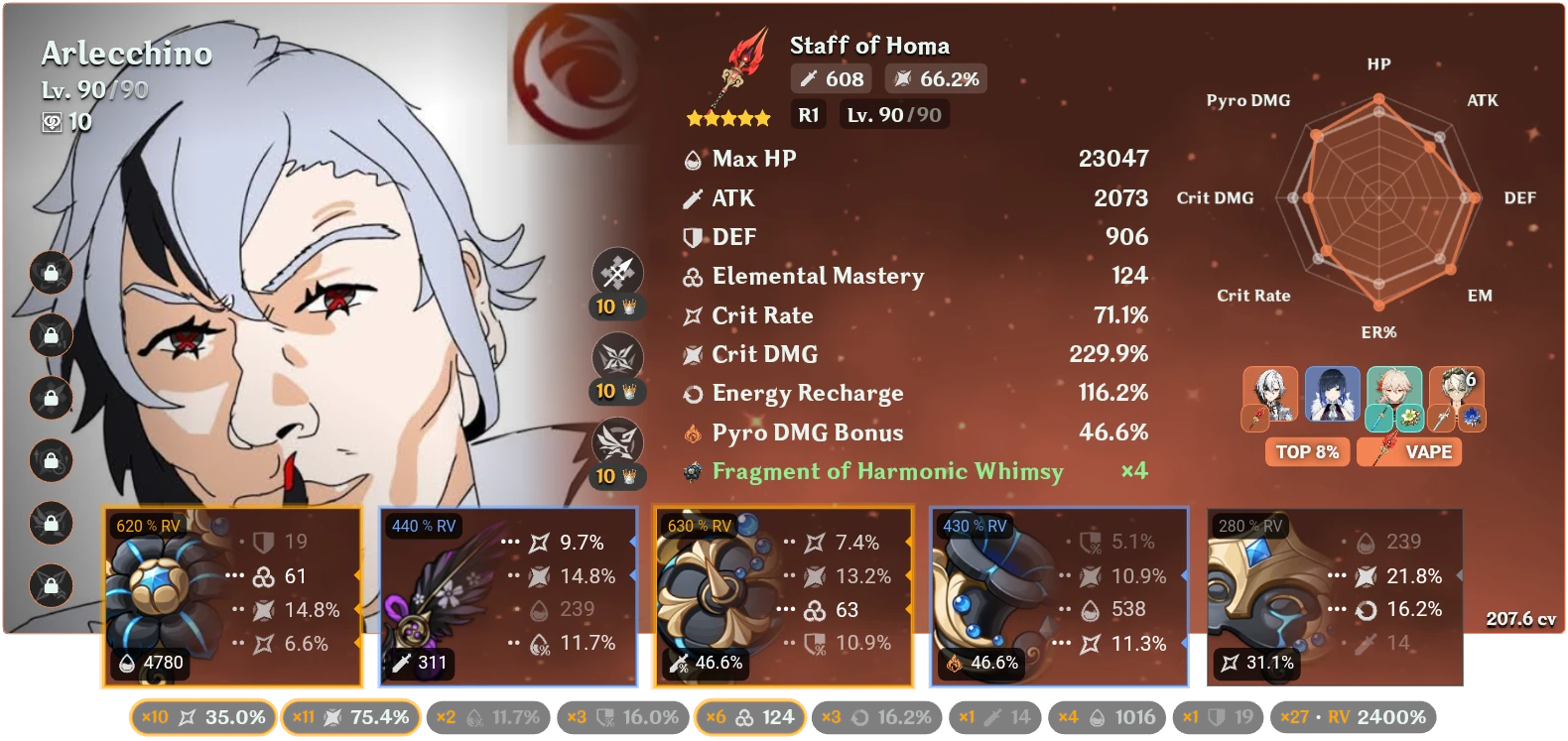
Task: Click the Pyro DMG Bonus flame icon
Action: click(692, 432)
